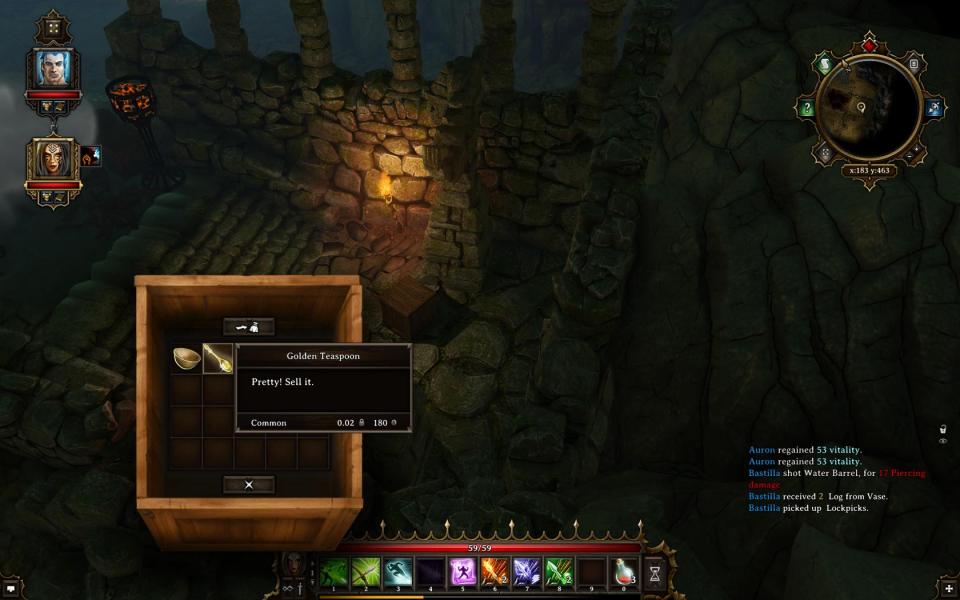Use the fire arrow in slot 6
The width and height of the screenshot is (960, 600).
(494, 573)
